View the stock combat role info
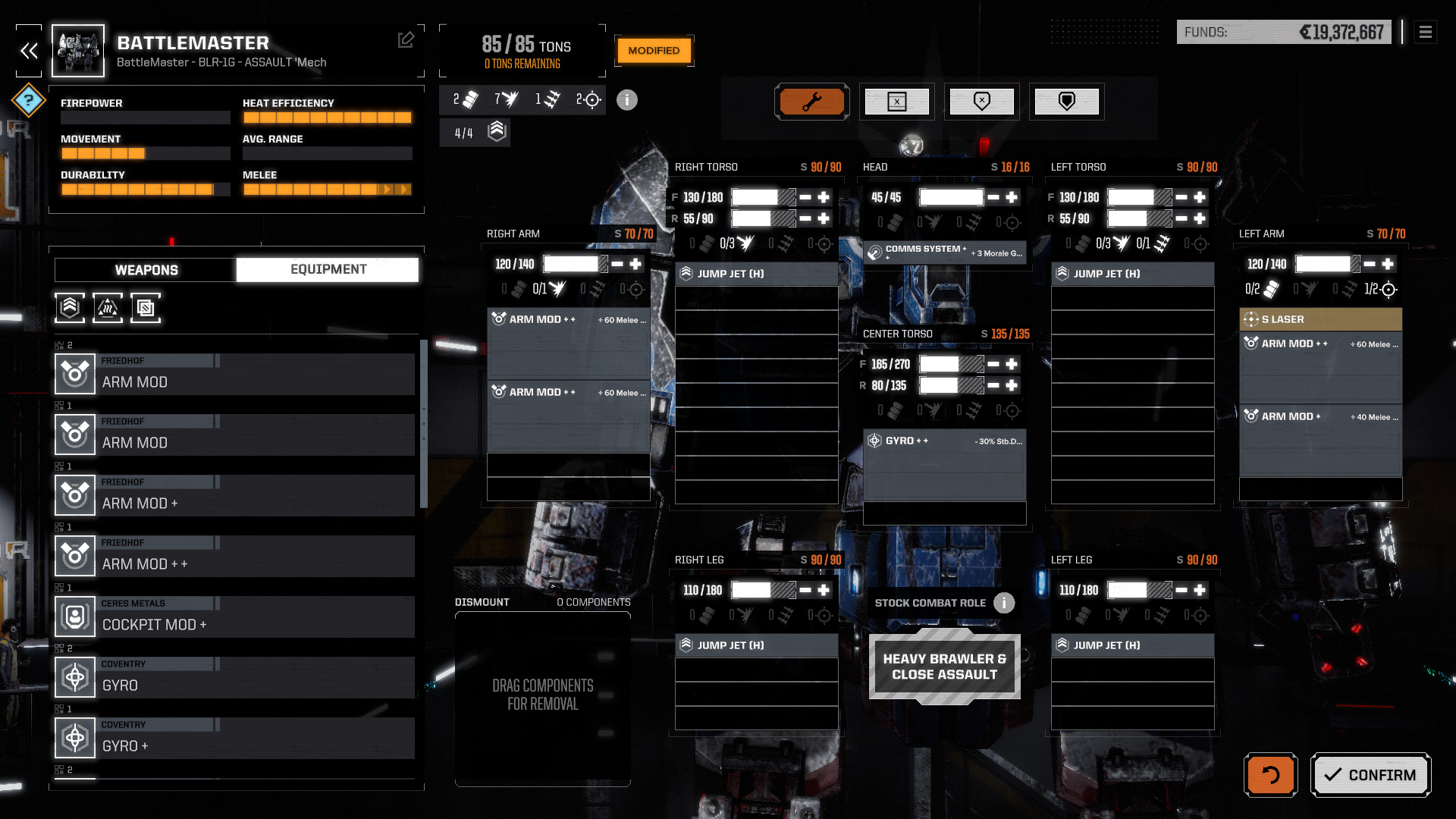The height and width of the screenshot is (819, 1456). pos(1004,603)
